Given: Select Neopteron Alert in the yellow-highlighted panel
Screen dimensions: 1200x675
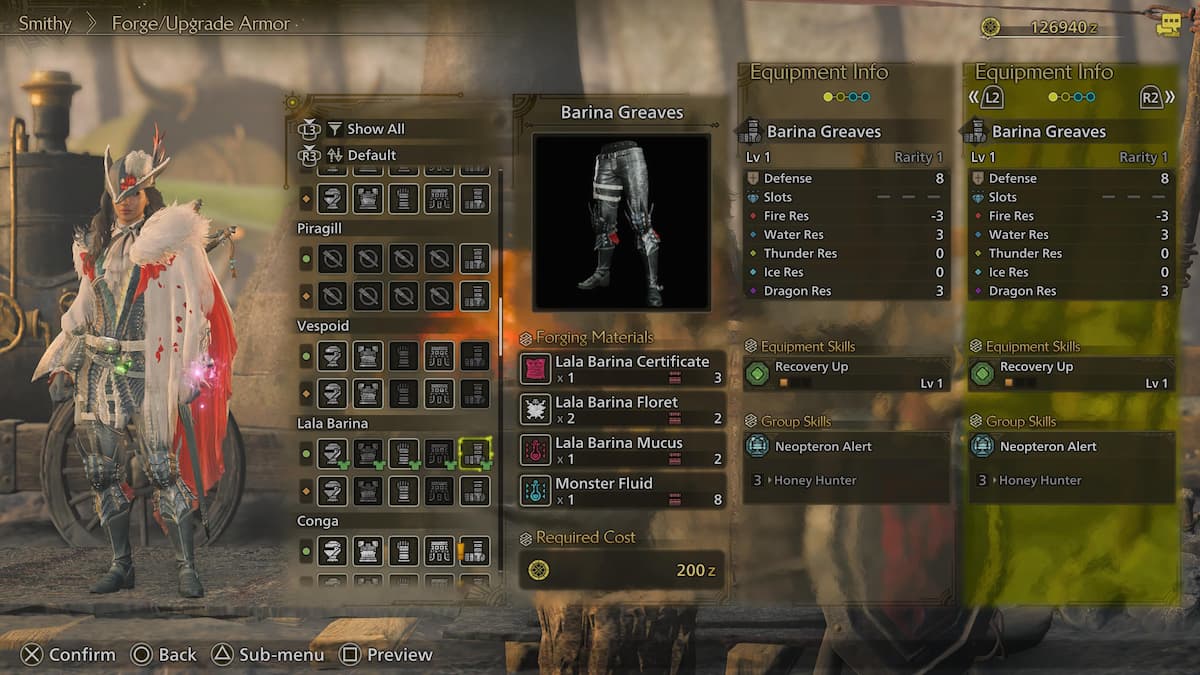Looking at the screenshot, I should (x=1071, y=447).
